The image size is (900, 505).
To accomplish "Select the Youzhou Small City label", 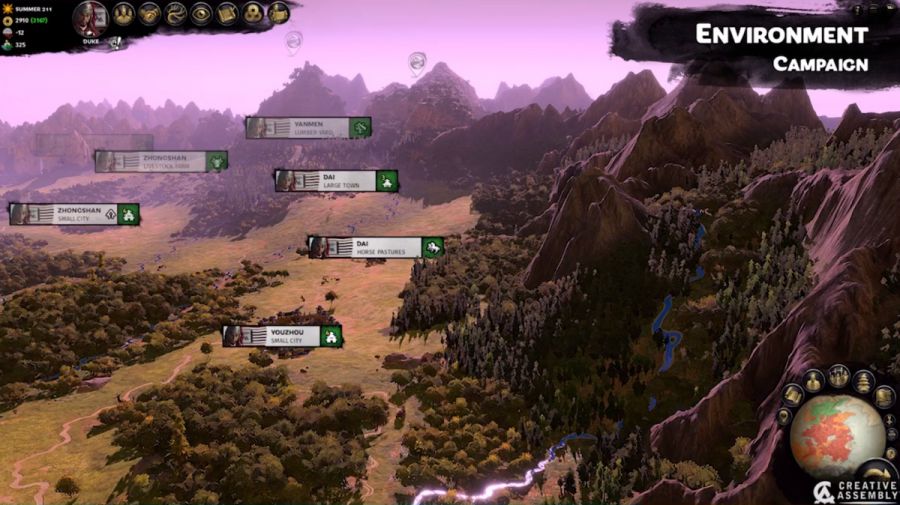I will [282, 336].
